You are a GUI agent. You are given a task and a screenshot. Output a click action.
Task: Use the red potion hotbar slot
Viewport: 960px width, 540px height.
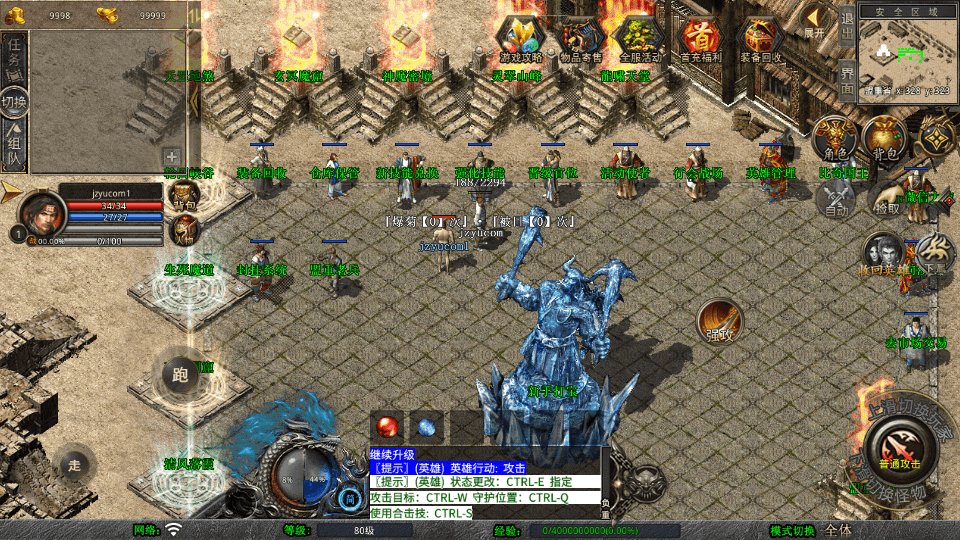387,426
